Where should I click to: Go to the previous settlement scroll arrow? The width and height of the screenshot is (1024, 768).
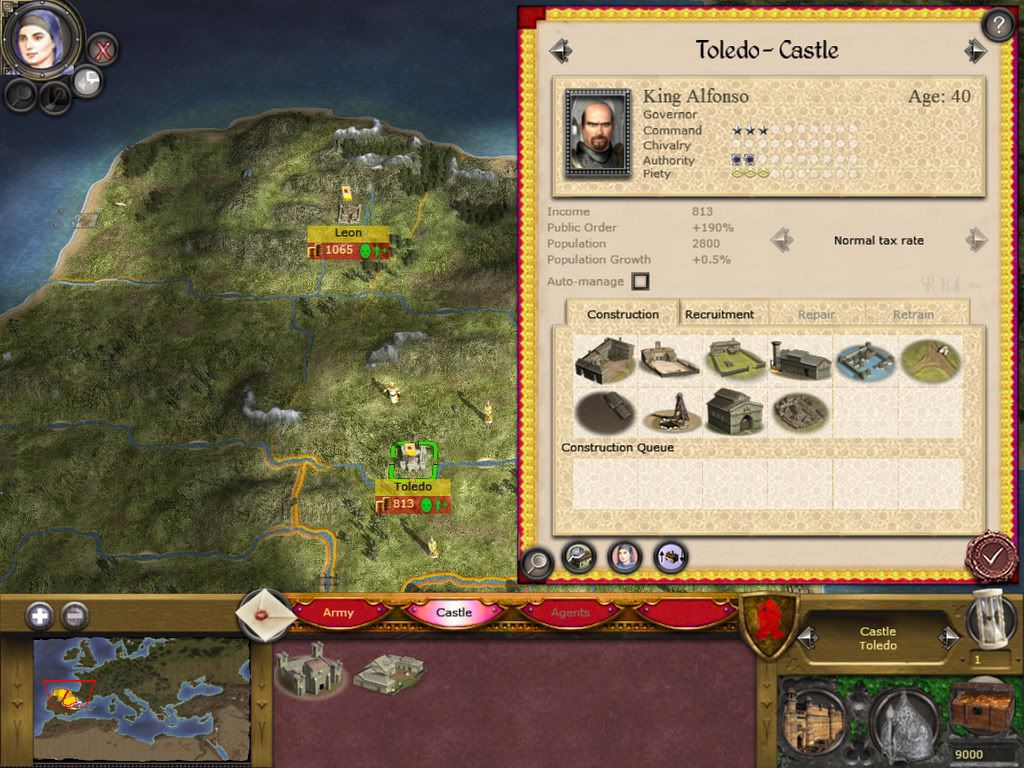pyautogui.click(x=561, y=51)
